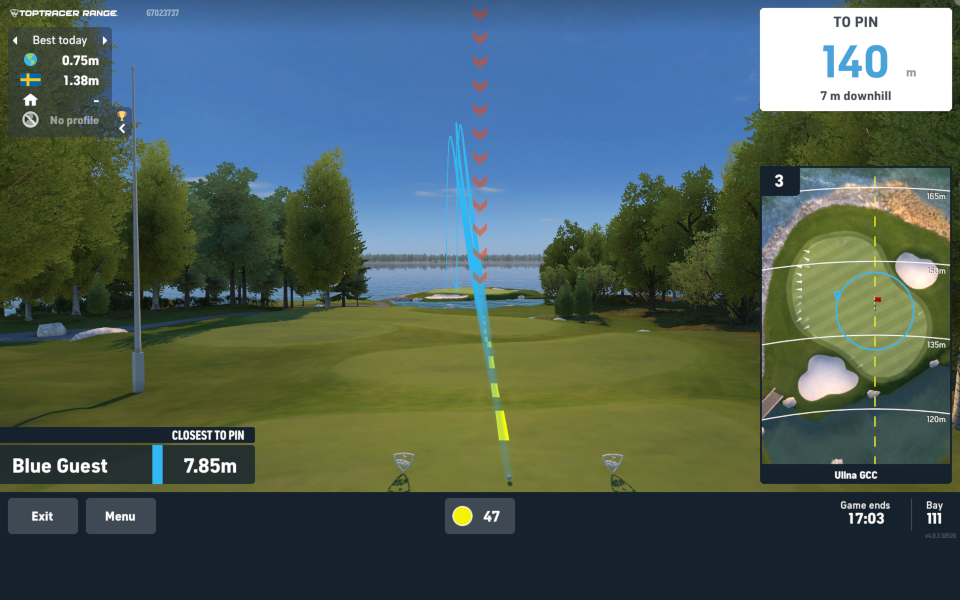Show next leaderboard period with right arrow

[104, 41]
